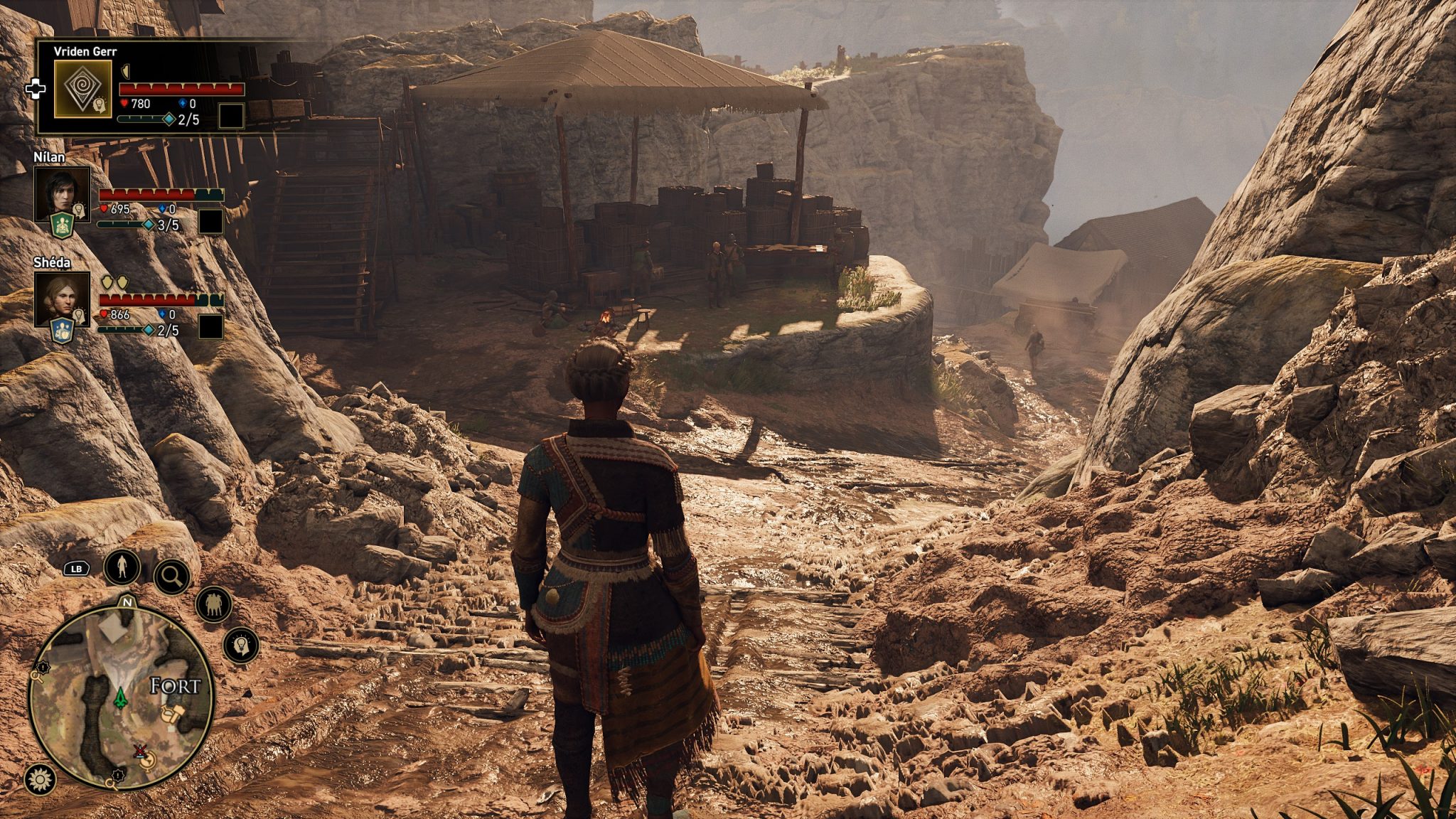The width and height of the screenshot is (1456, 819).
Task: Select the globe marker on the minimap
Action: click(148, 761)
